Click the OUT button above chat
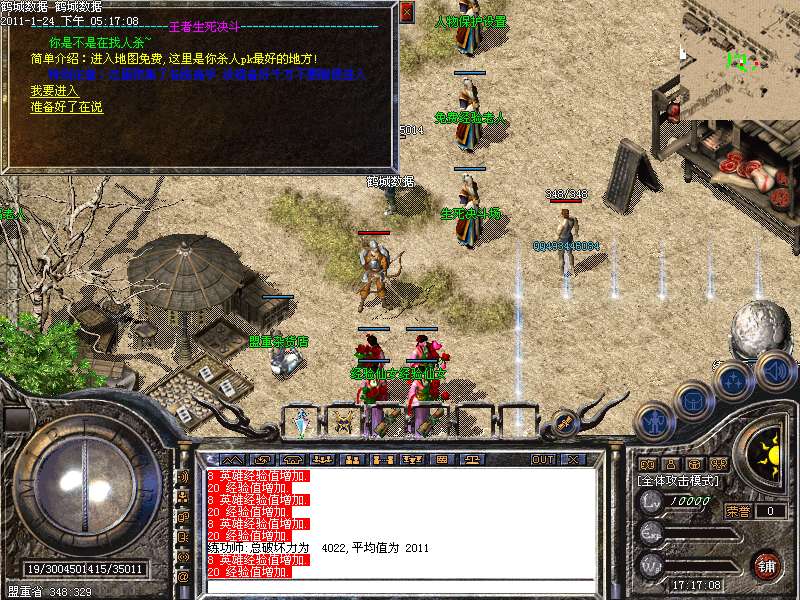Image resolution: width=800 pixels, height=600 pixels. [x=542, y=459]
